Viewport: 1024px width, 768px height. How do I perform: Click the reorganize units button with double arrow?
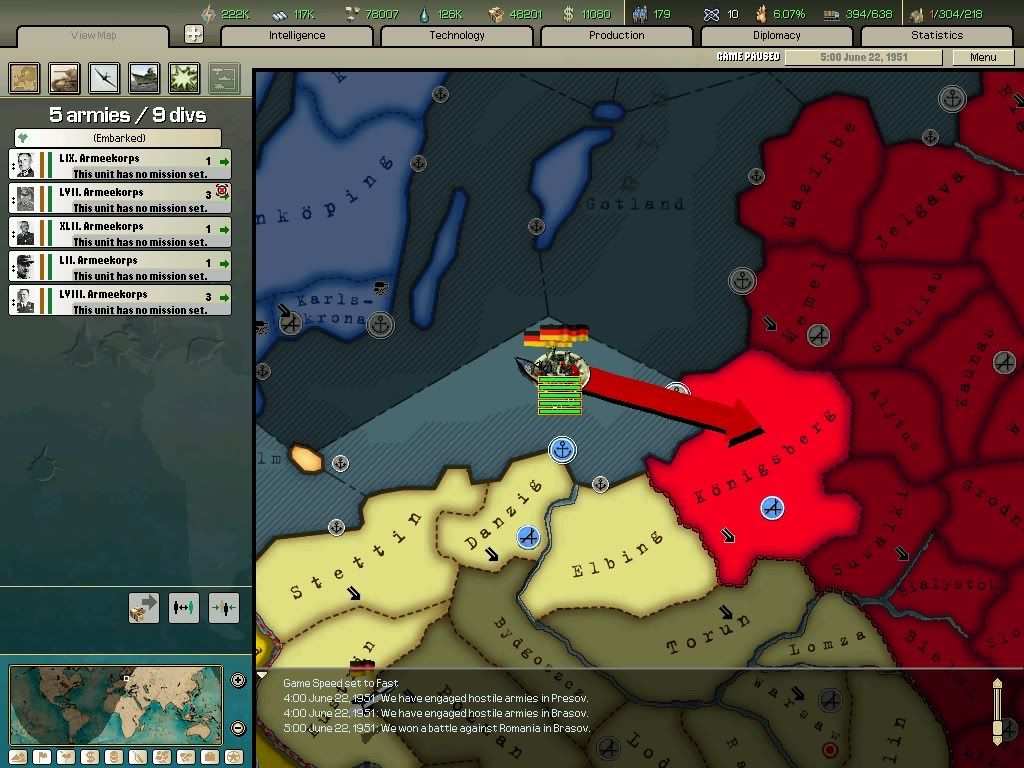click(184, 607)
